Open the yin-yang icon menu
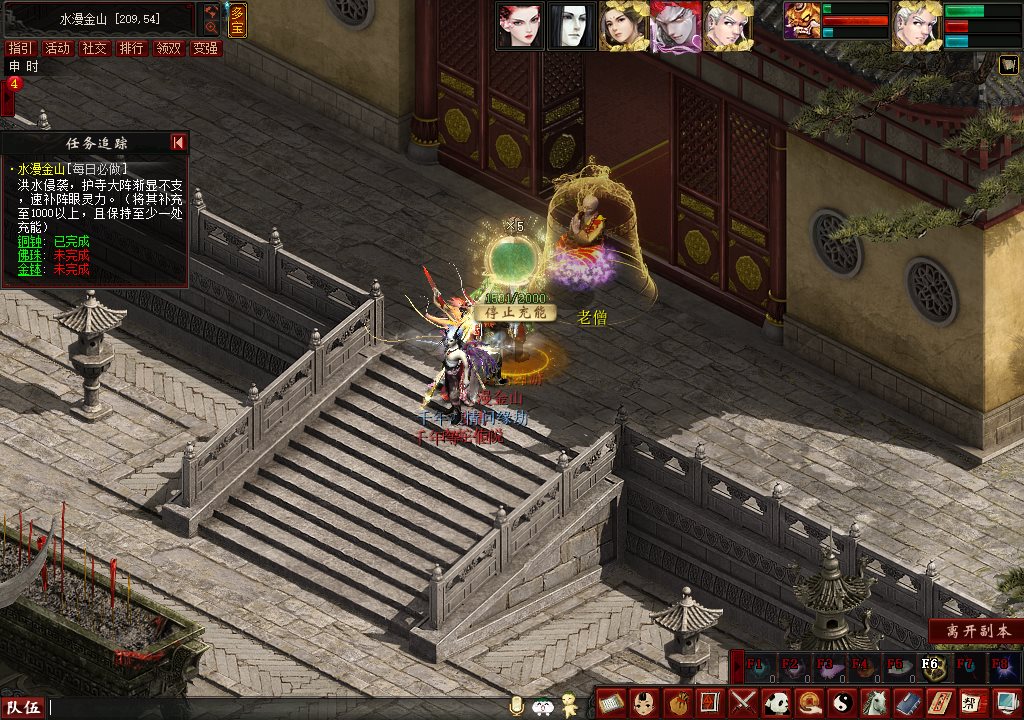This screenshot has width=1024, height=720. 841,702
